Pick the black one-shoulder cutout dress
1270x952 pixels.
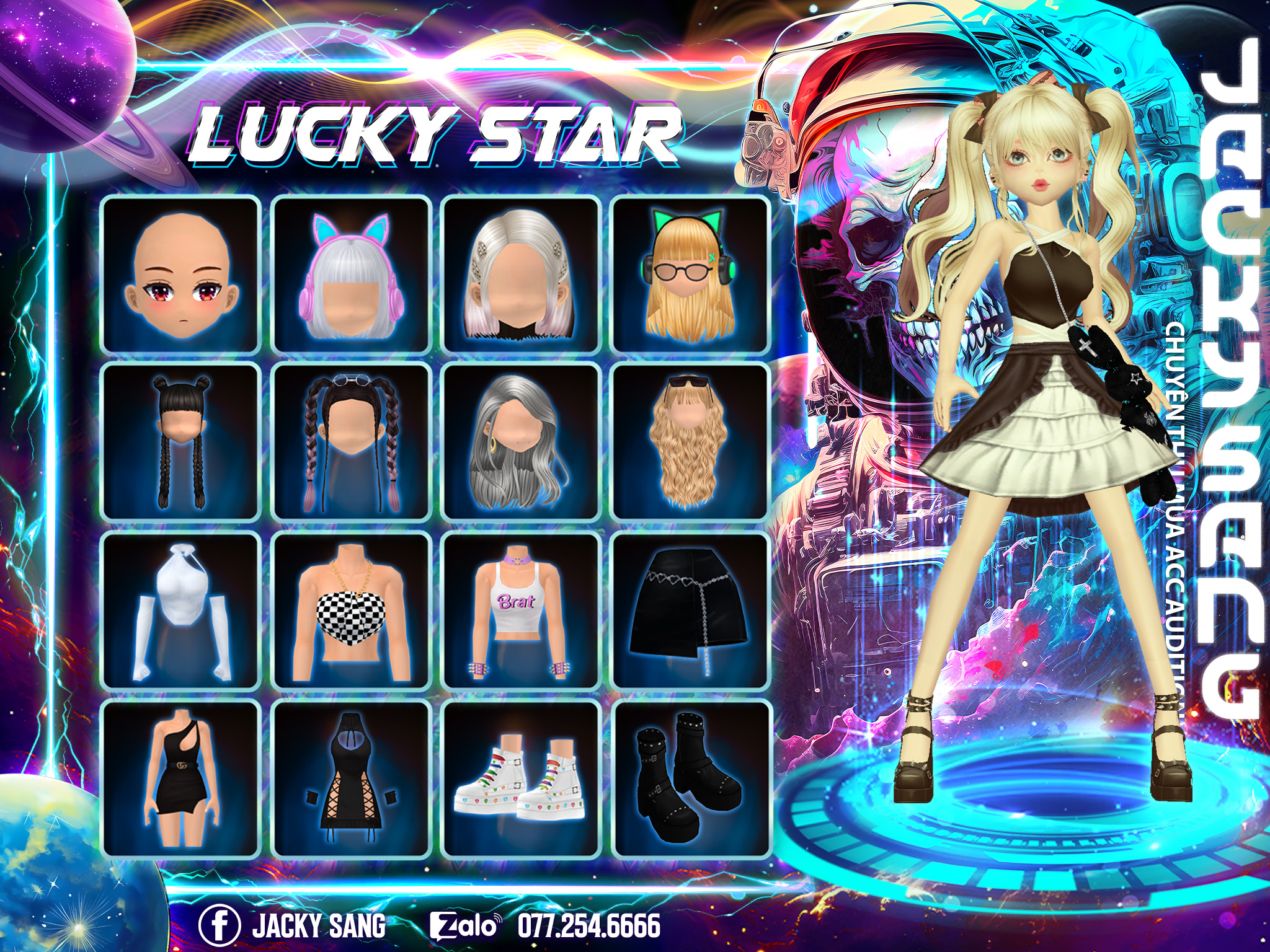pos(180,778)
